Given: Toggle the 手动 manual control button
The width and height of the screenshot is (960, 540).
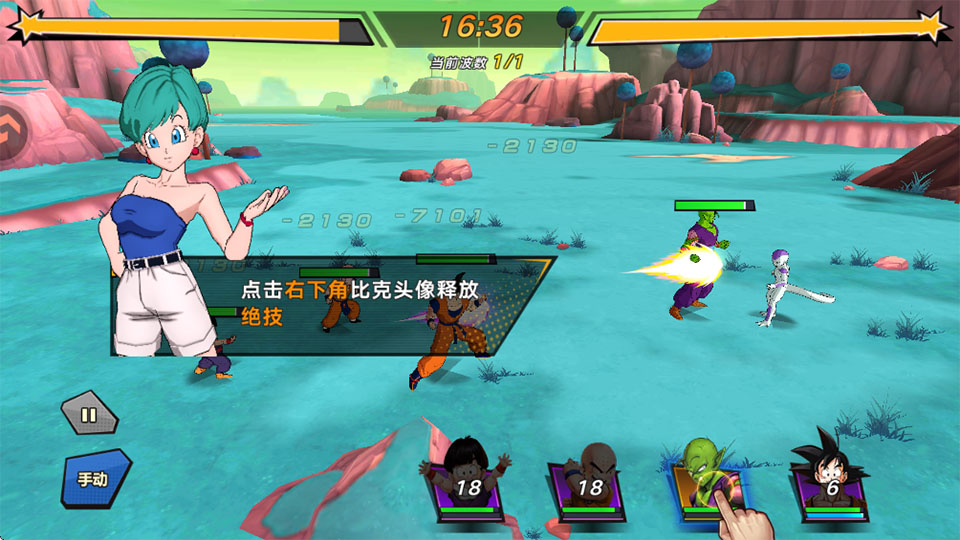Looking at the screenshot, I should [95, 478].
